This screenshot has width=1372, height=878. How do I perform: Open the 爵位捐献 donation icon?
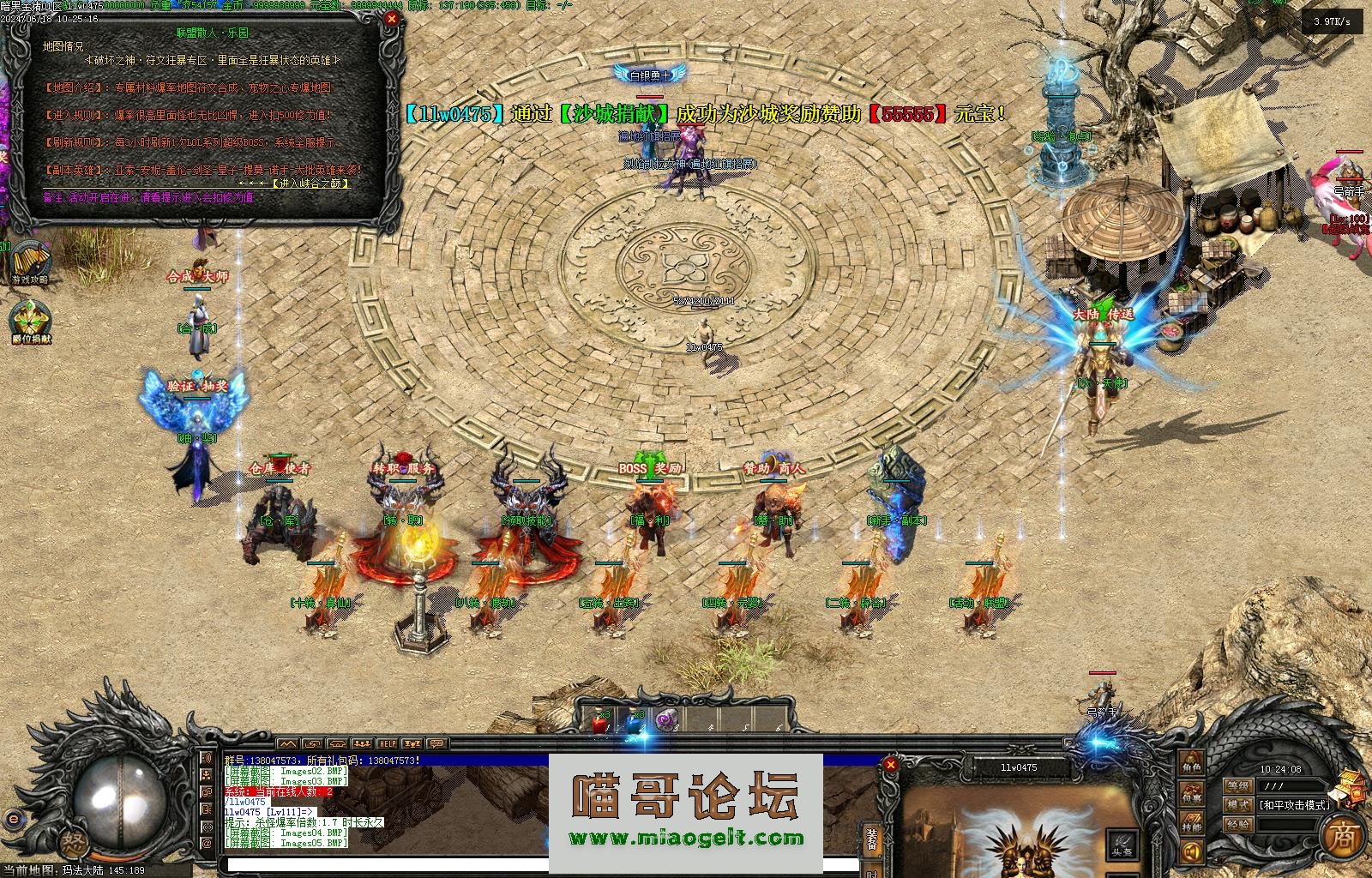point(31,320)
